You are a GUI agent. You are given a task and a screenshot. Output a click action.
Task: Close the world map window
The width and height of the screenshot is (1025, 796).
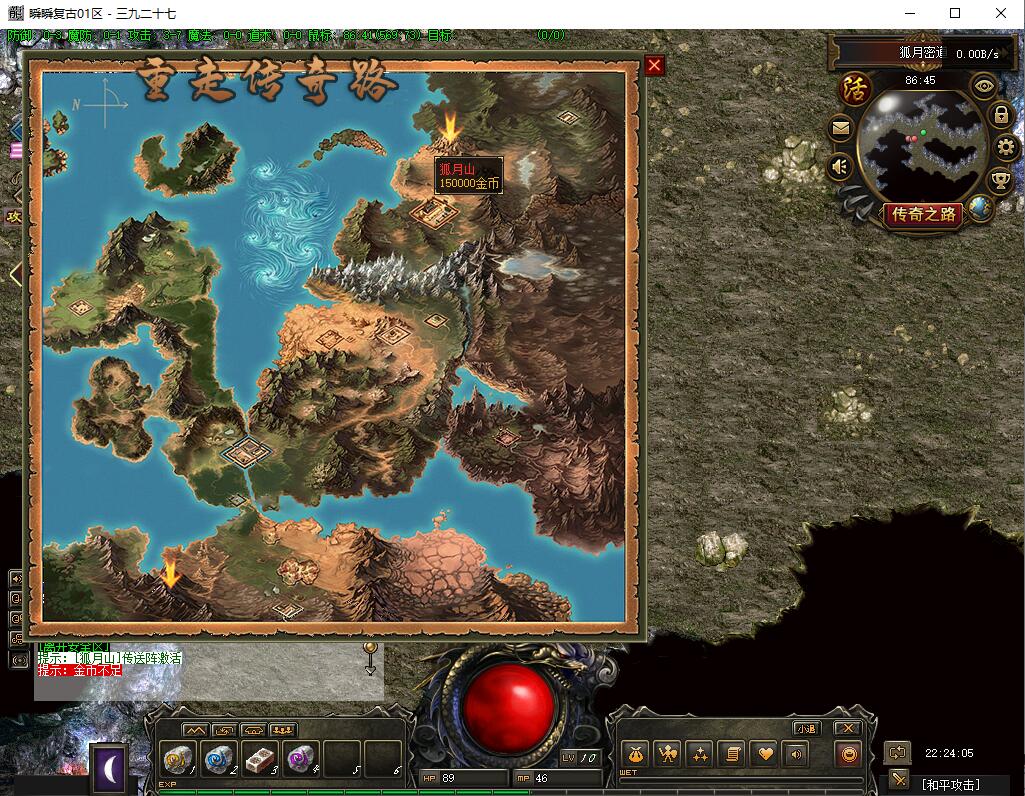tap(654, 66)
